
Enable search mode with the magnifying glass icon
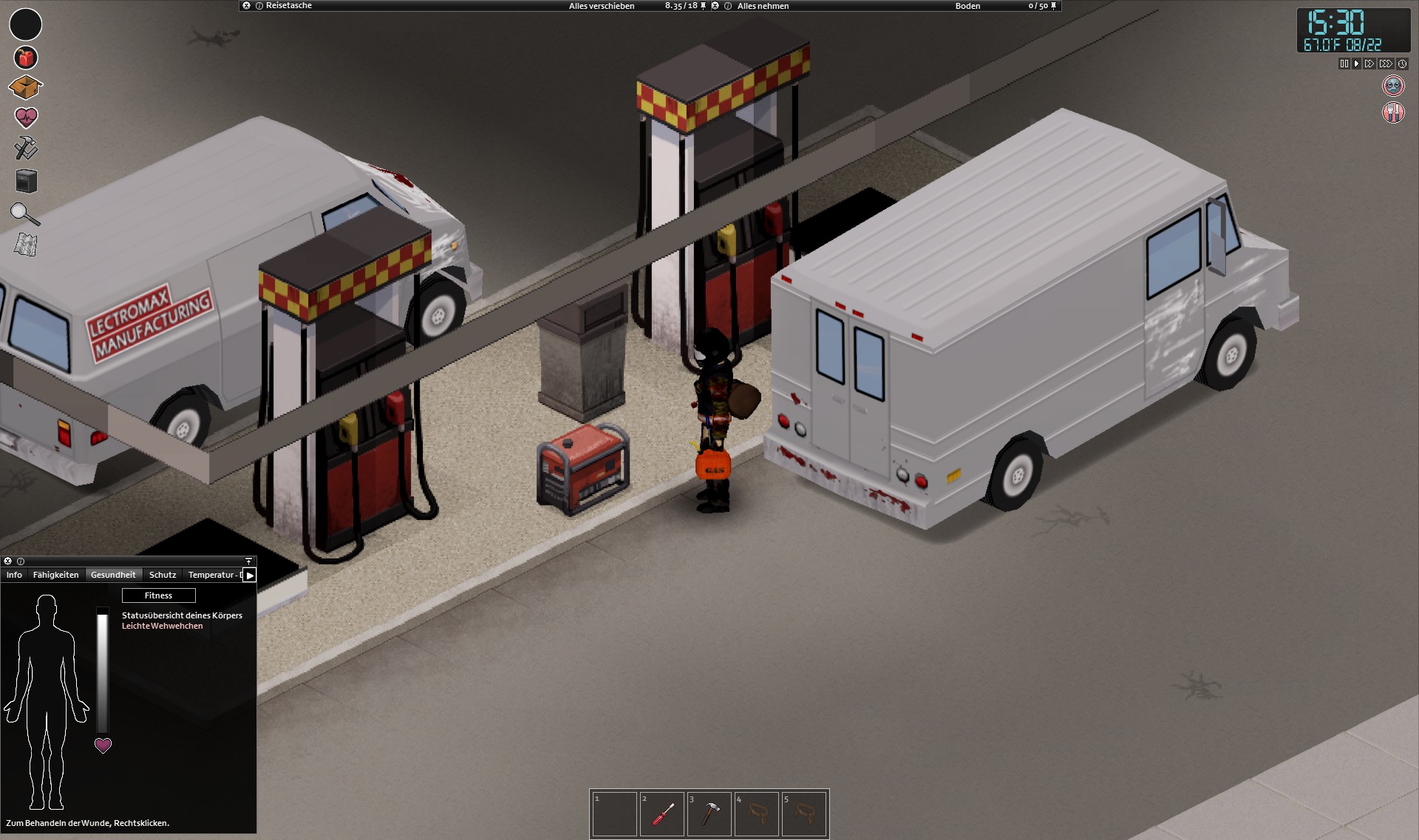point(26,214)
